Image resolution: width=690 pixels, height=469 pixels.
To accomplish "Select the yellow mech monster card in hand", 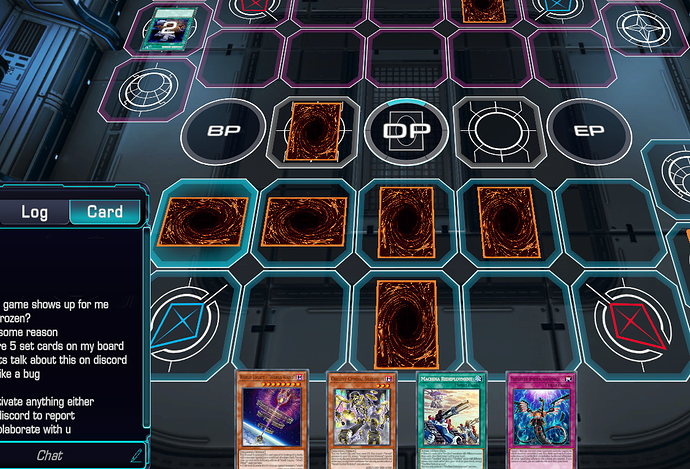I will point(364,420).
